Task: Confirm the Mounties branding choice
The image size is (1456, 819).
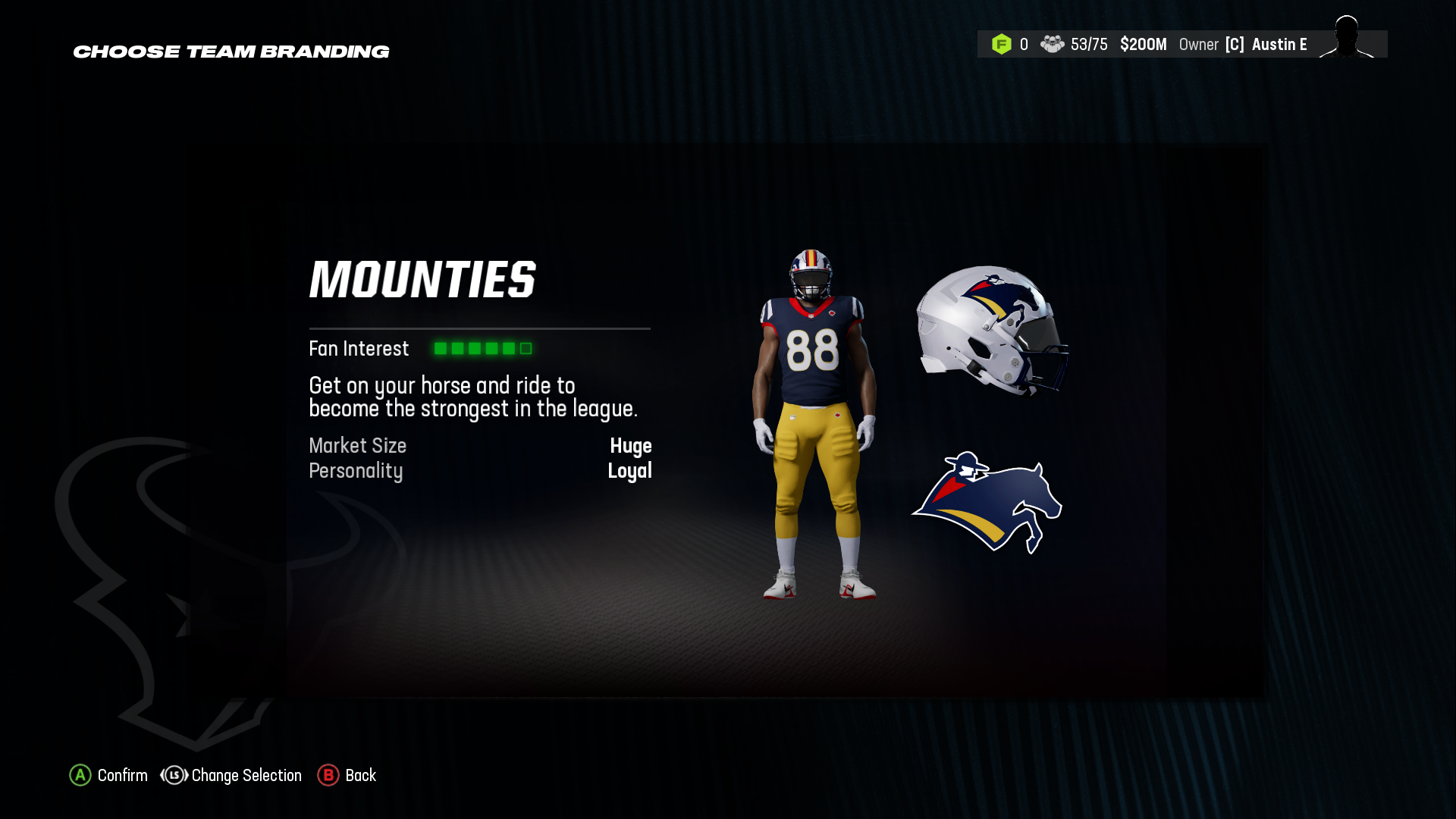Action: [121, 775]
